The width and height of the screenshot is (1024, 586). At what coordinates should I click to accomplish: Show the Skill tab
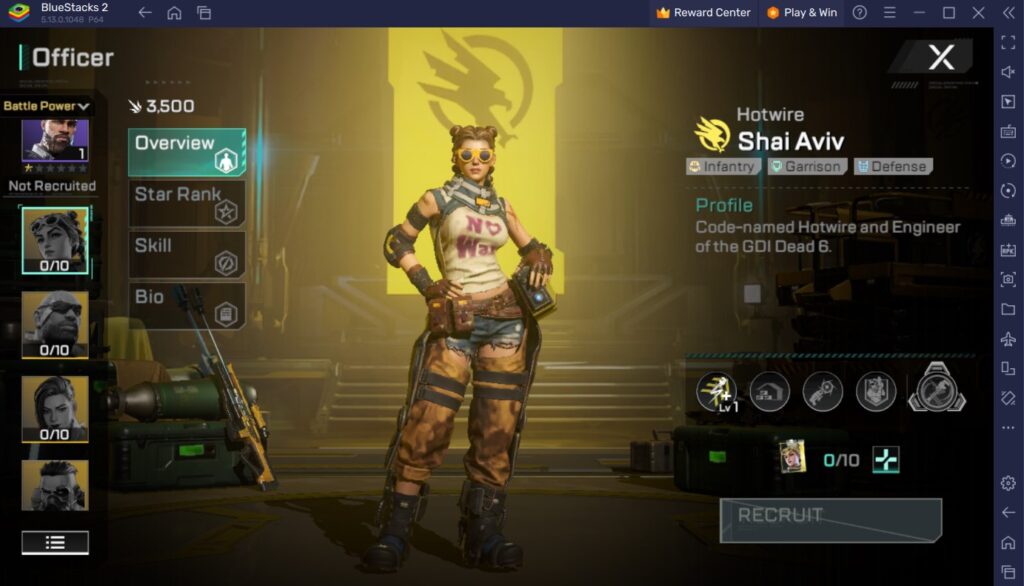187,254
